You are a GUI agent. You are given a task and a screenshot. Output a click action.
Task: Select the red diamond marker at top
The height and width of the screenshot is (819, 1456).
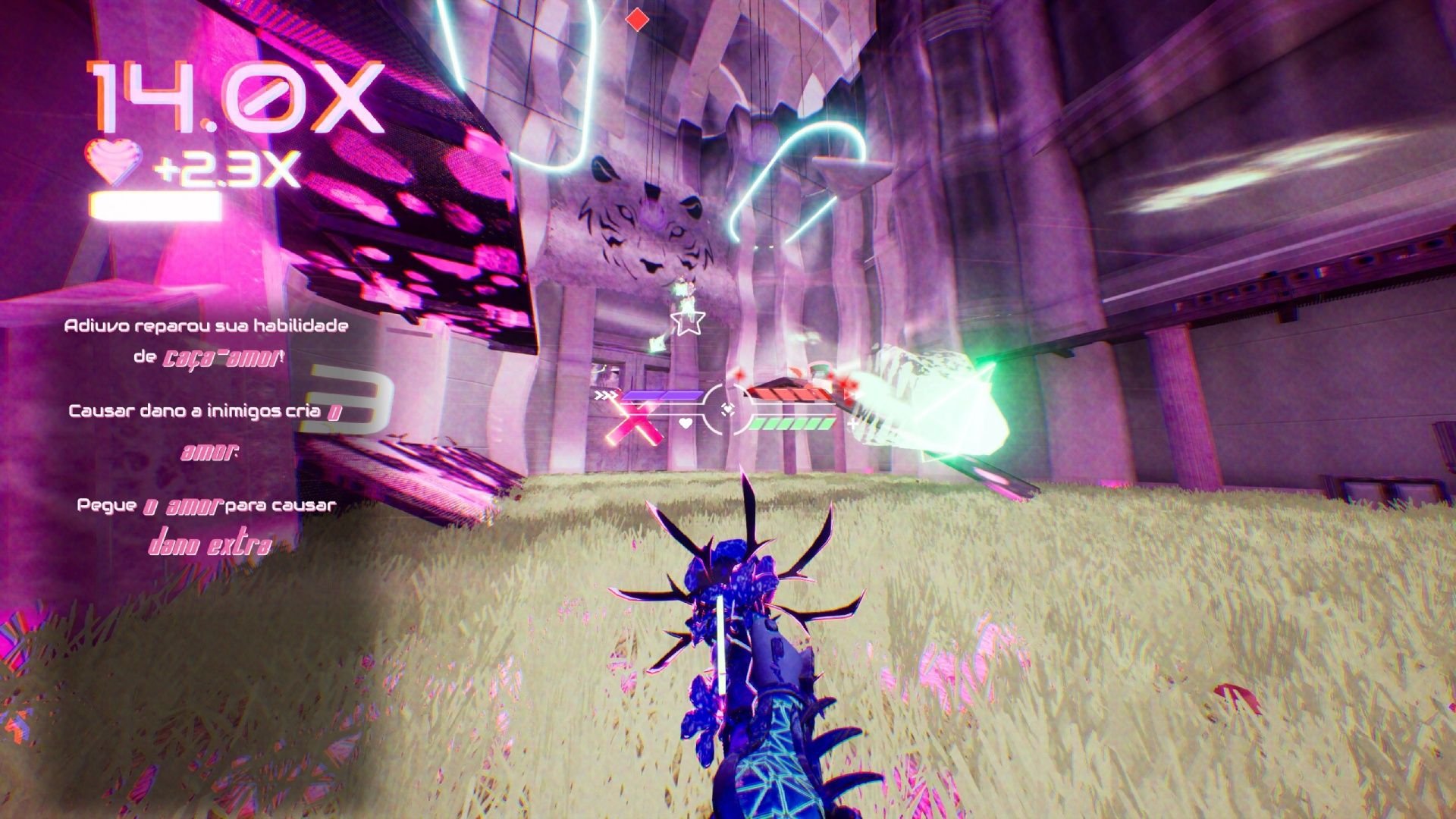(638, 19)
